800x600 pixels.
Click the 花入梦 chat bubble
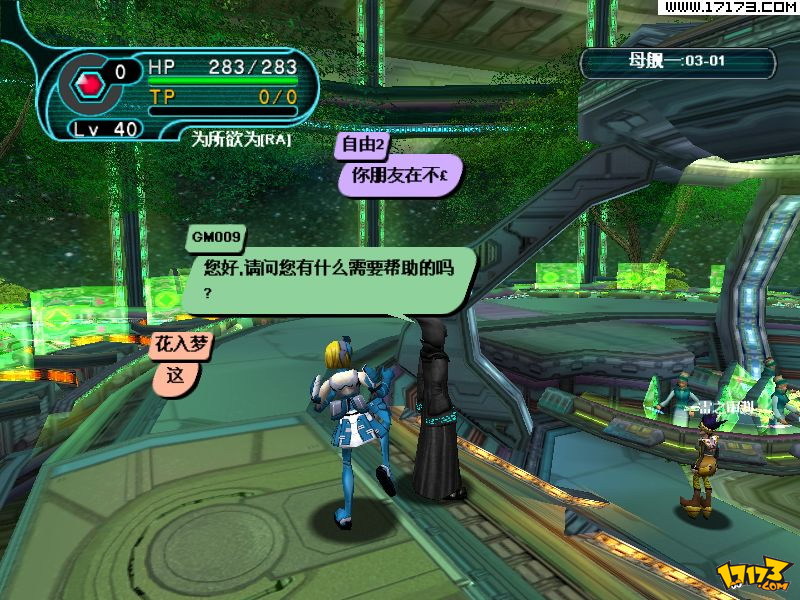176,376
